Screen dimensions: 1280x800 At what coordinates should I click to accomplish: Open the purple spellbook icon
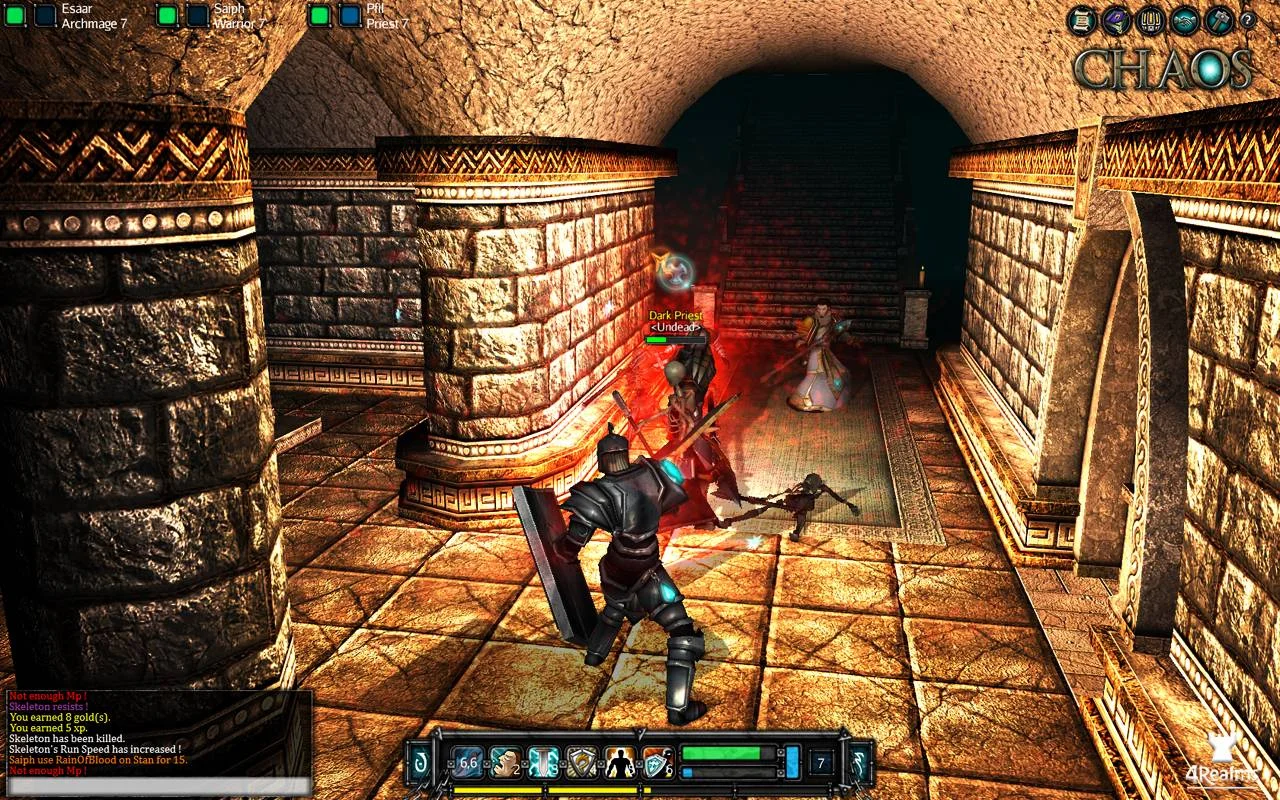[x=1115, y=18]
